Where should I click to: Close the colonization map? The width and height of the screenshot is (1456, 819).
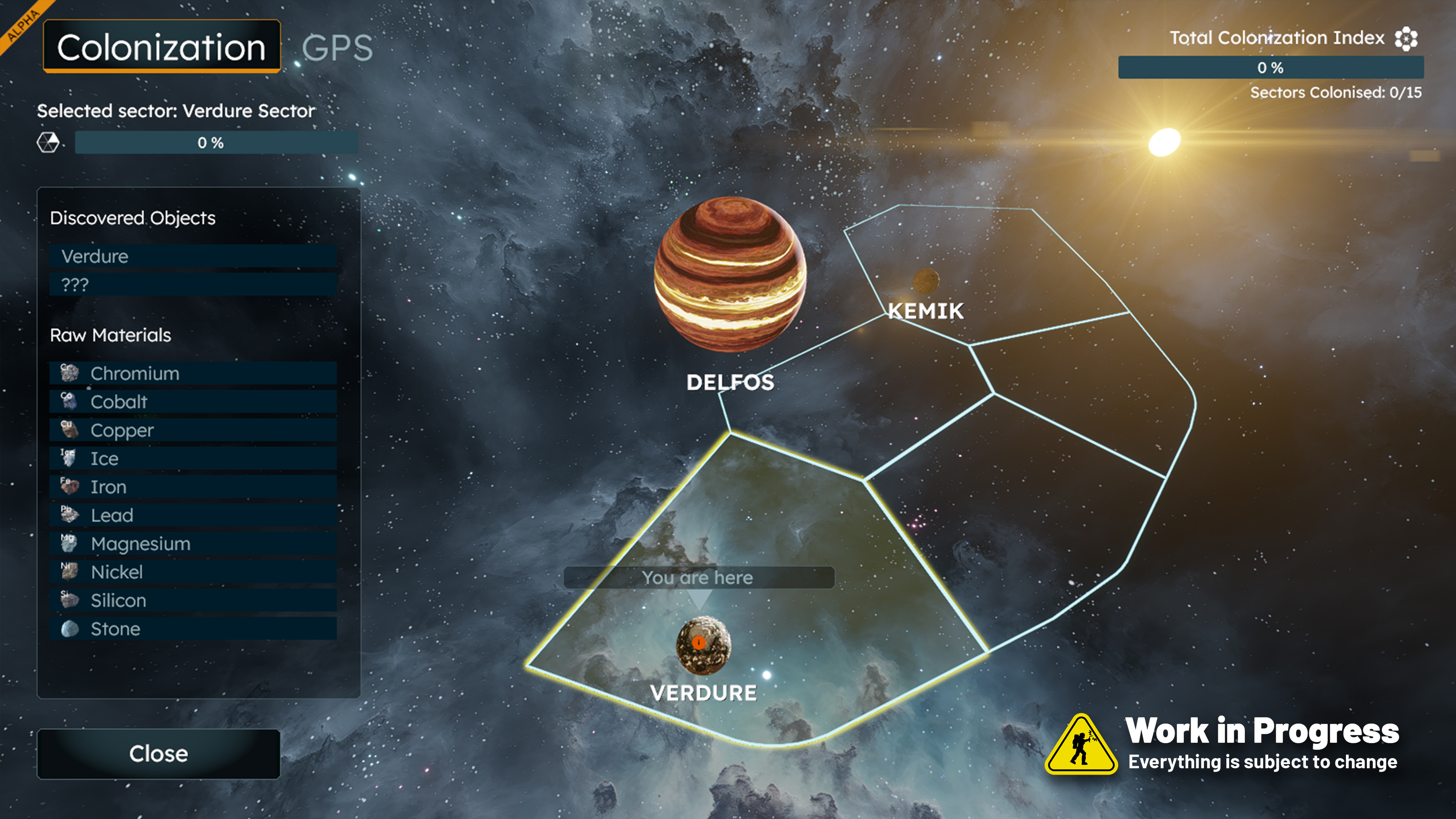pos(158,753)
